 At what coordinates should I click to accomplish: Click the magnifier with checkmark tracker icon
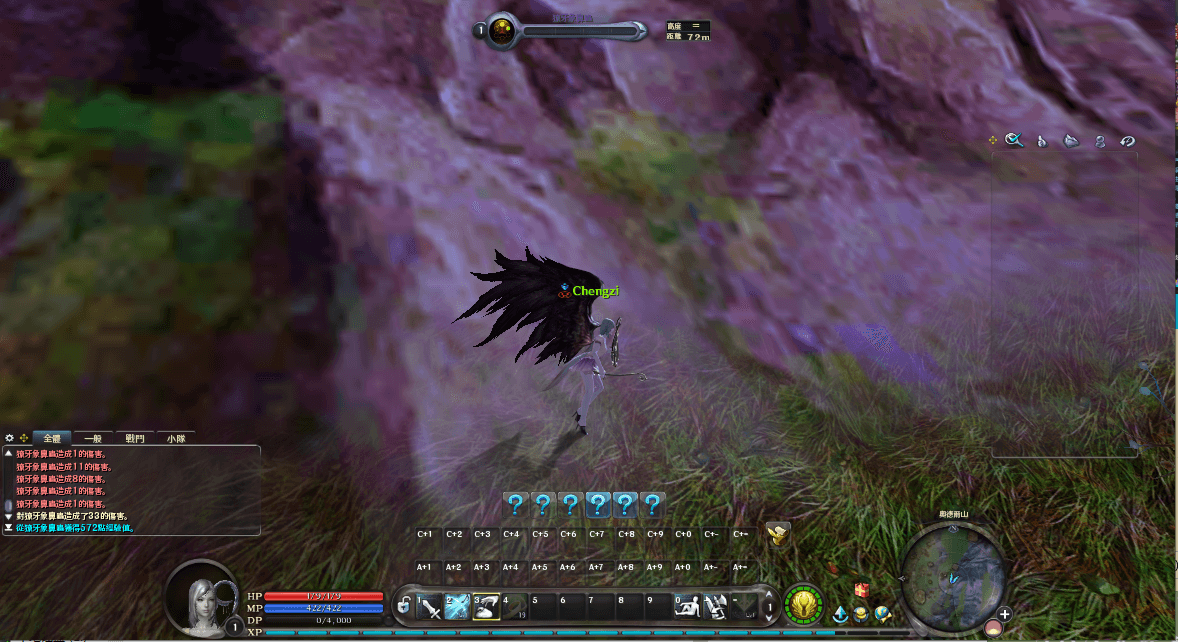tap(1014, 141)
